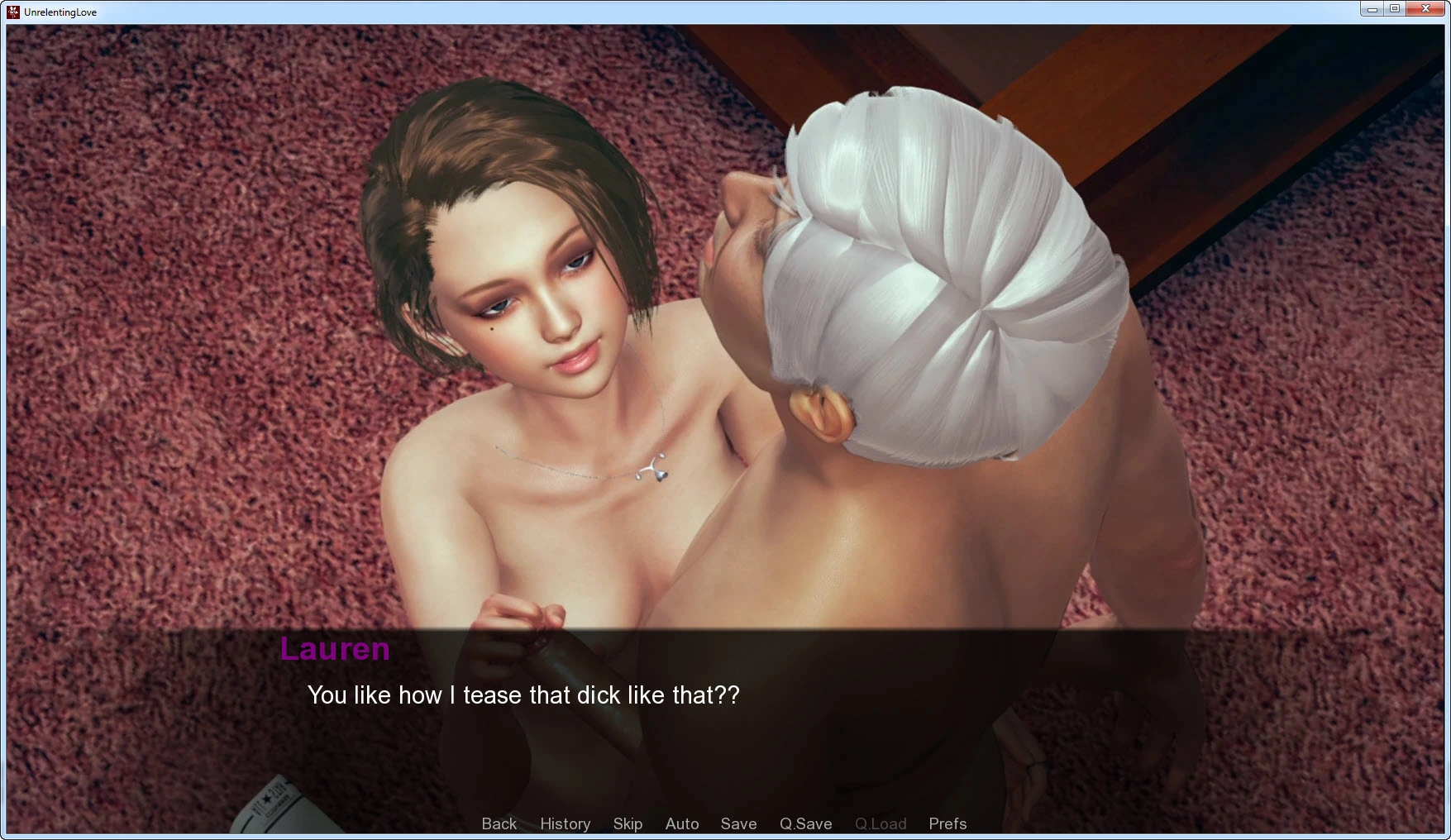The height and width of the screenshot is (840, 1451).
Task: Minimize the game window
Action: click(1372, 9)
